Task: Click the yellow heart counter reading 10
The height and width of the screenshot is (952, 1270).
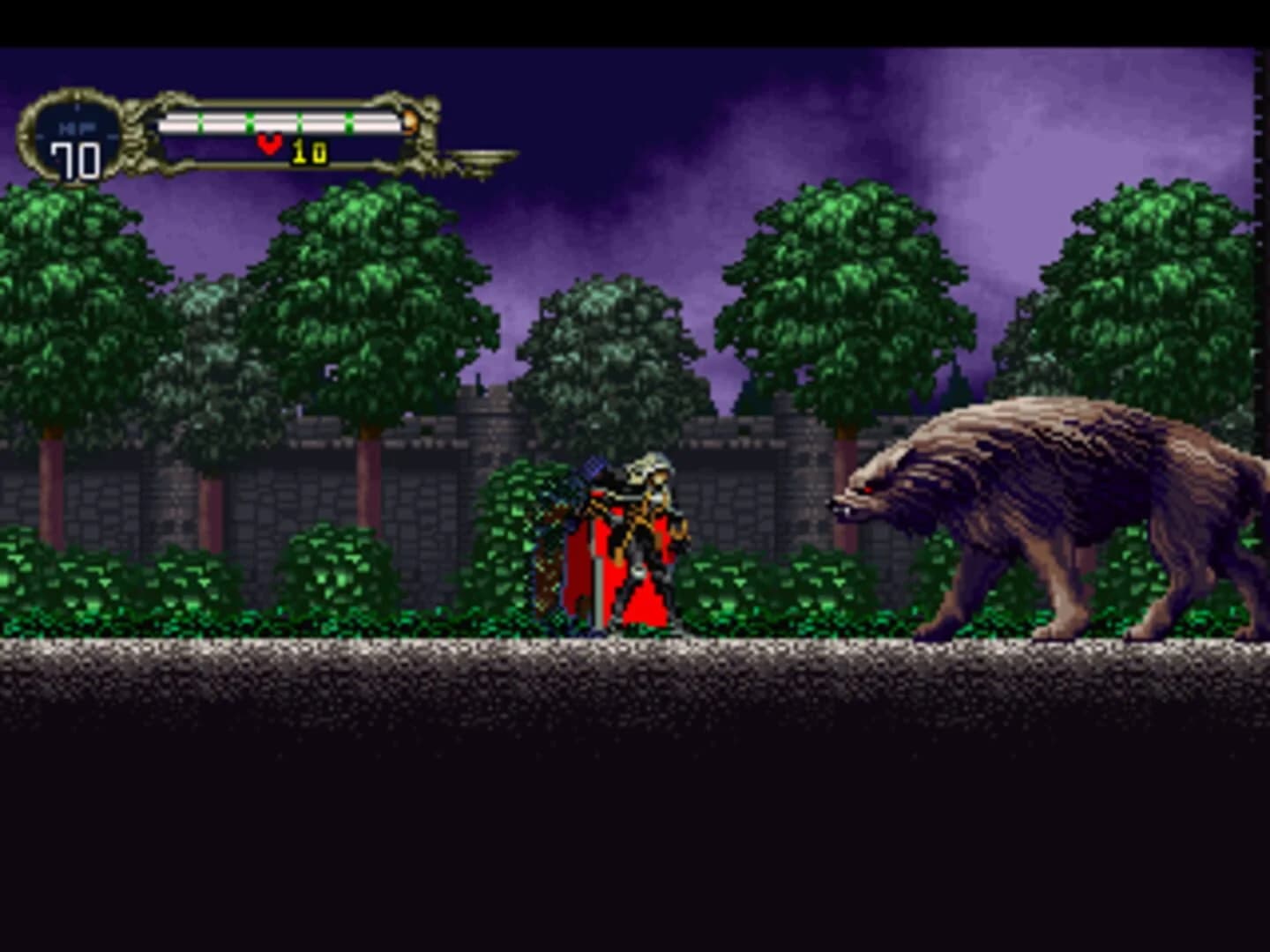Action: [x=309, y=149]
